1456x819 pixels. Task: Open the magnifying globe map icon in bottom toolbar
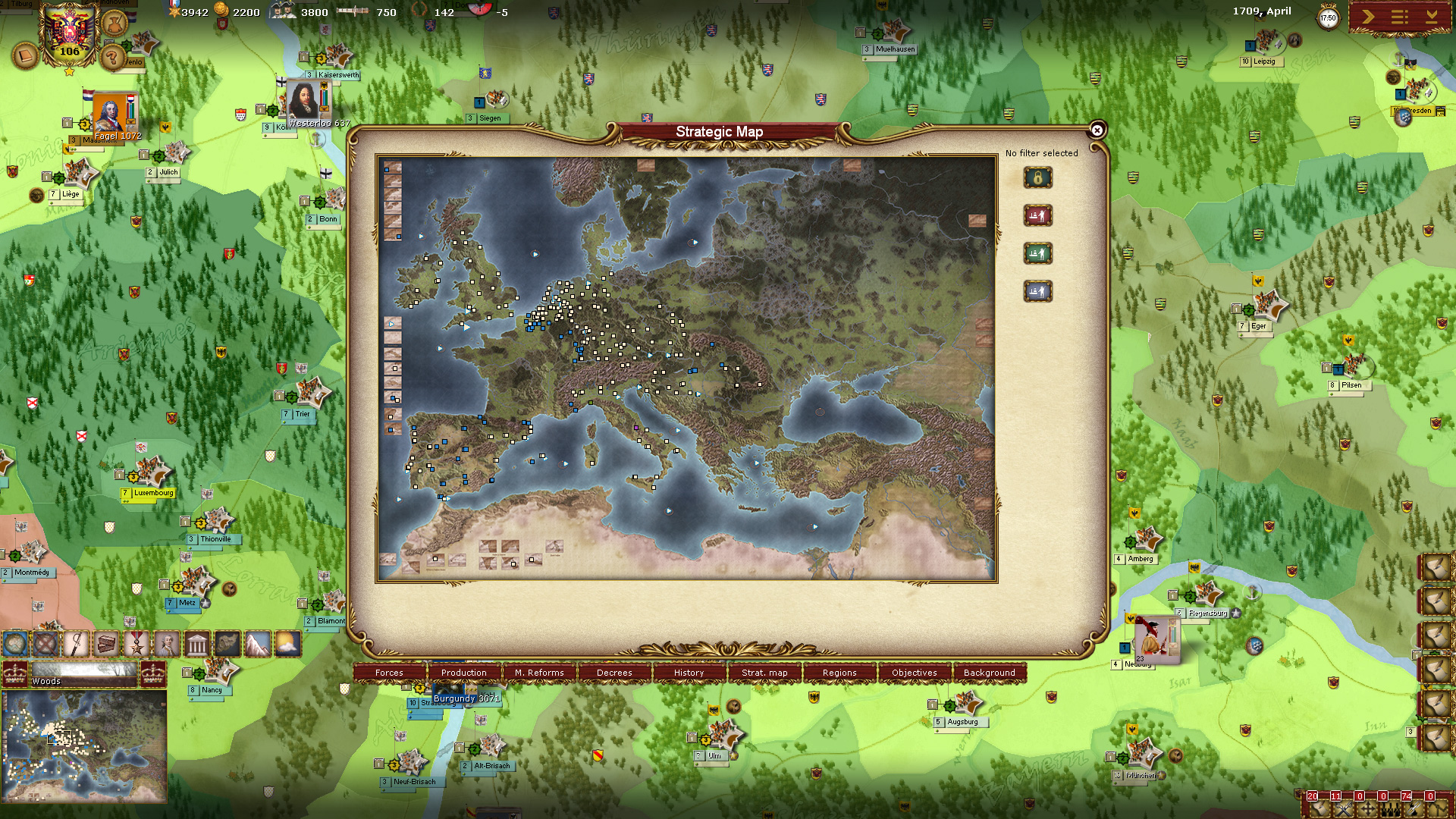click(17, 643)
